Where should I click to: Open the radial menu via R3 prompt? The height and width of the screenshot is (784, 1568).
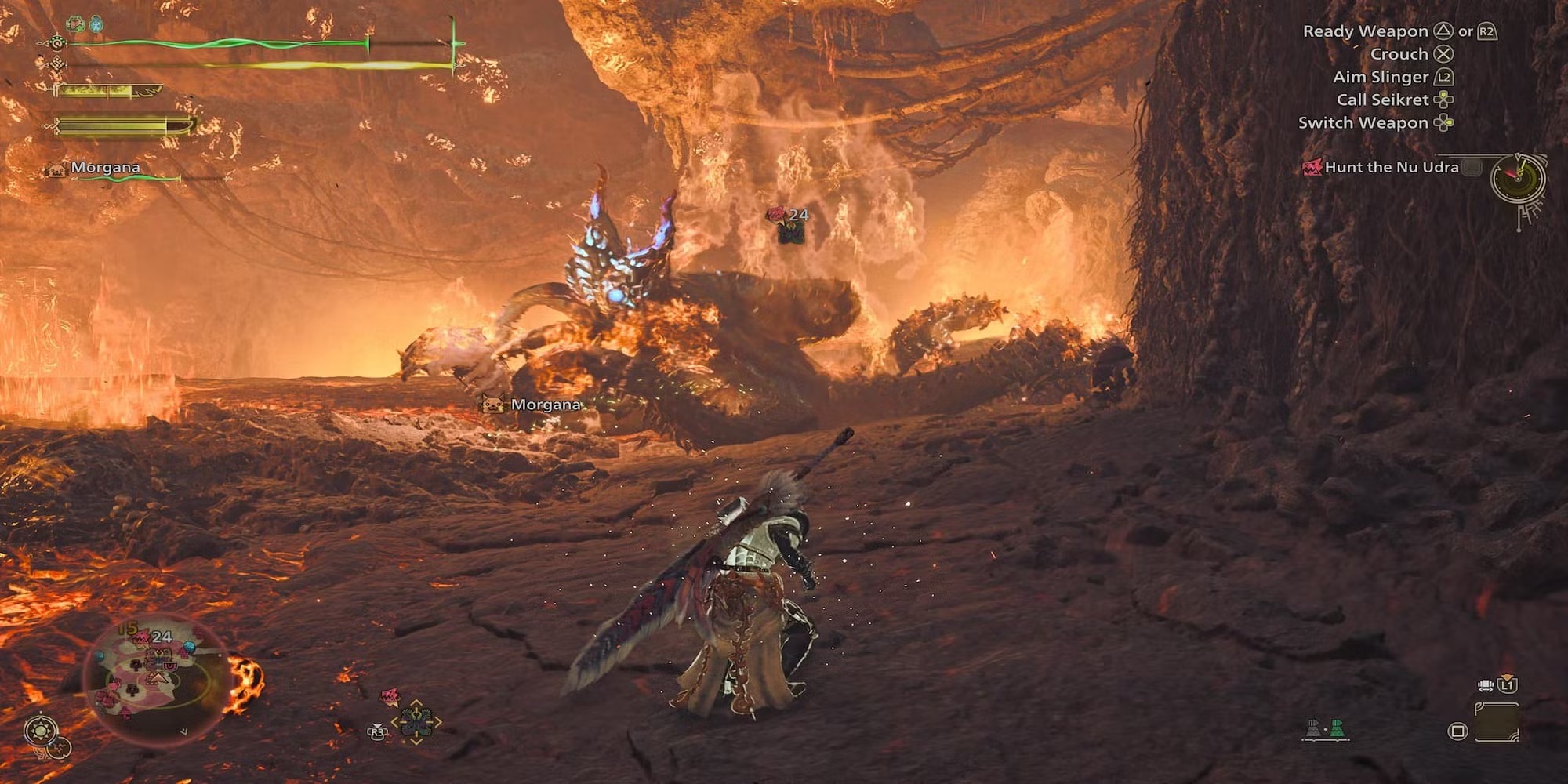click(x=377, y=731)
